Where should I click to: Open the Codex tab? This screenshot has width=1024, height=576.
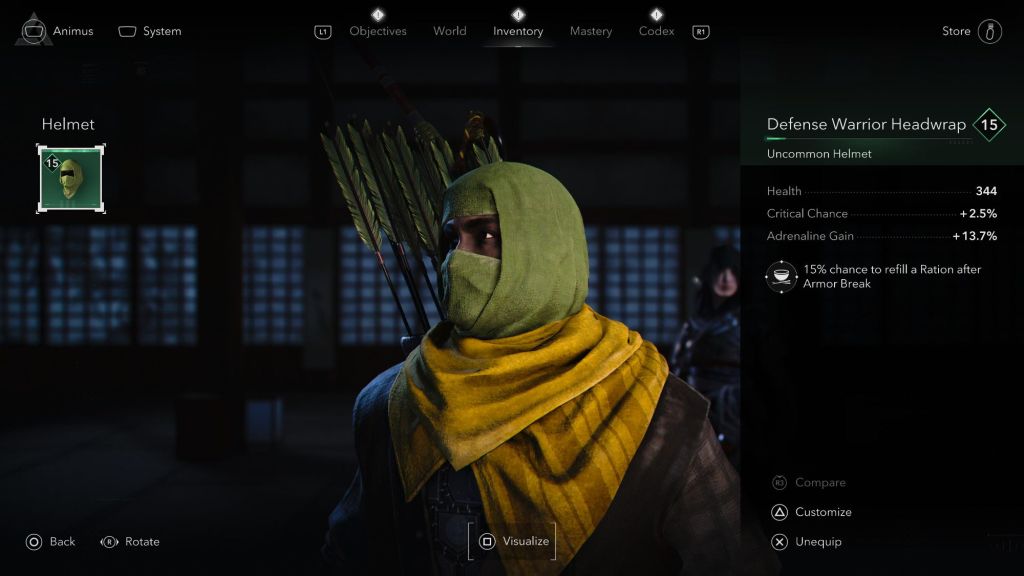(x=656, y=31)
